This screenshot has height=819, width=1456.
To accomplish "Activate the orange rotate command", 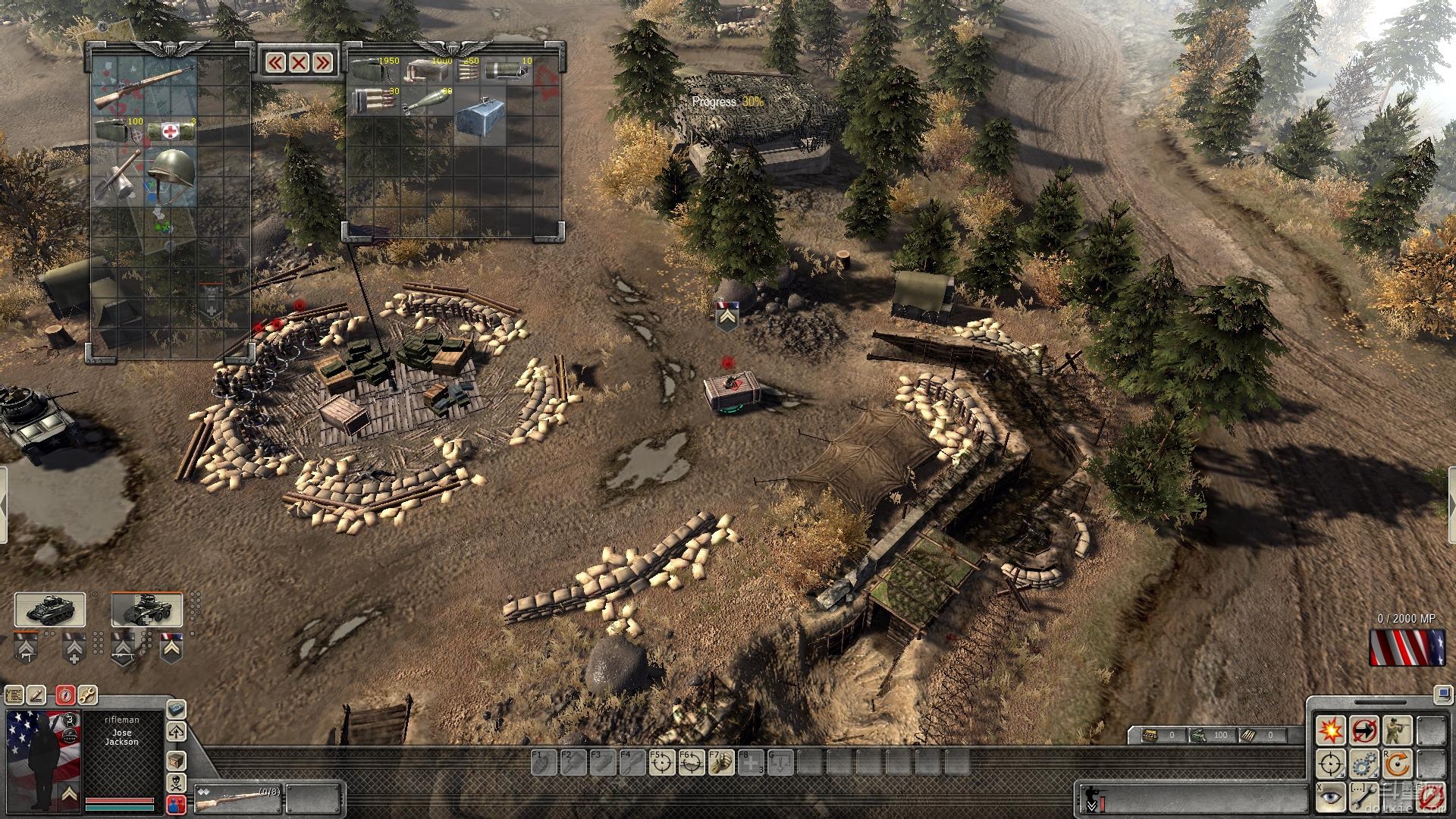I will pos(1397,764).
